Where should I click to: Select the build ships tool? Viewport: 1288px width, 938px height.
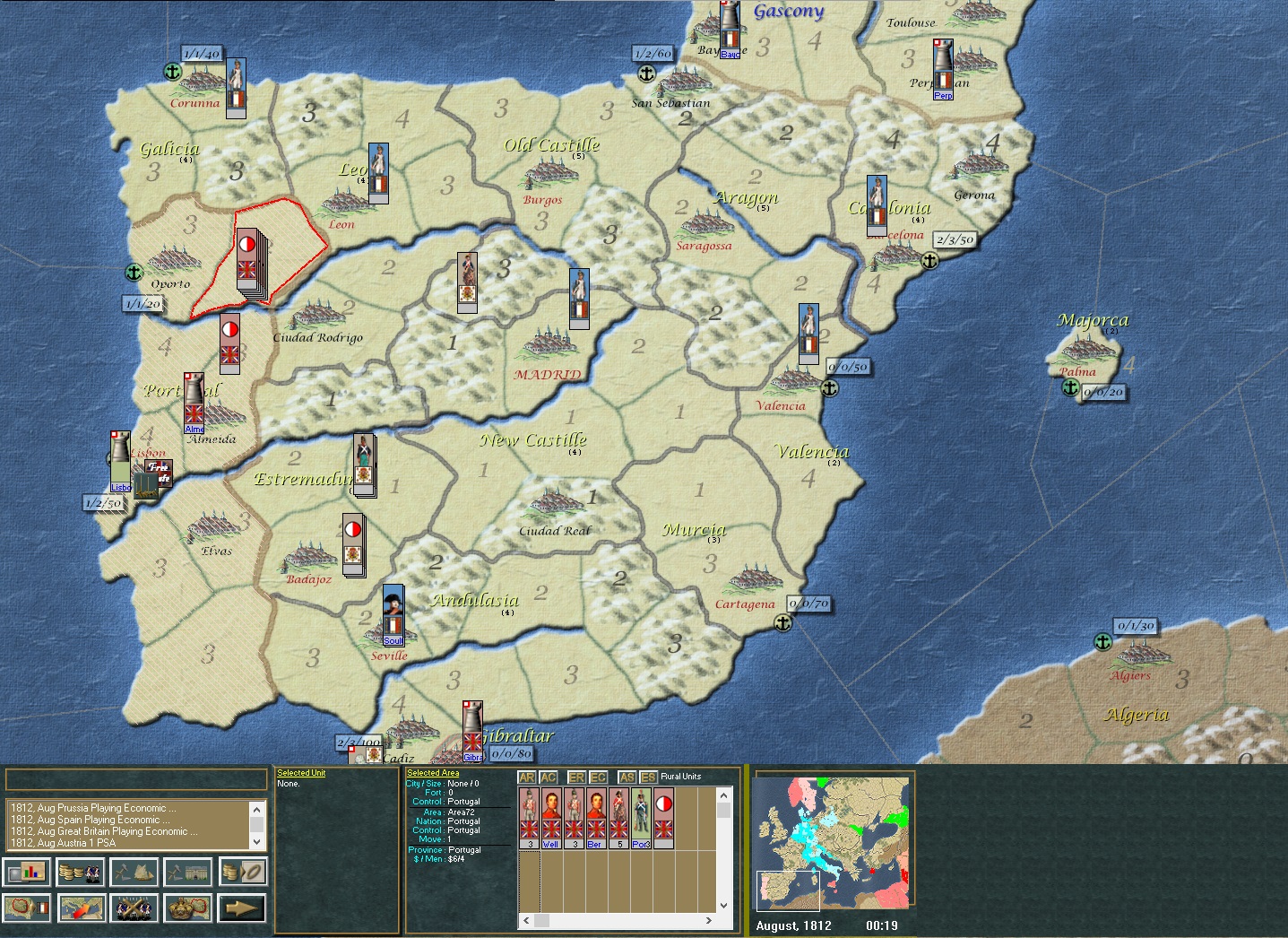[135, 872]
